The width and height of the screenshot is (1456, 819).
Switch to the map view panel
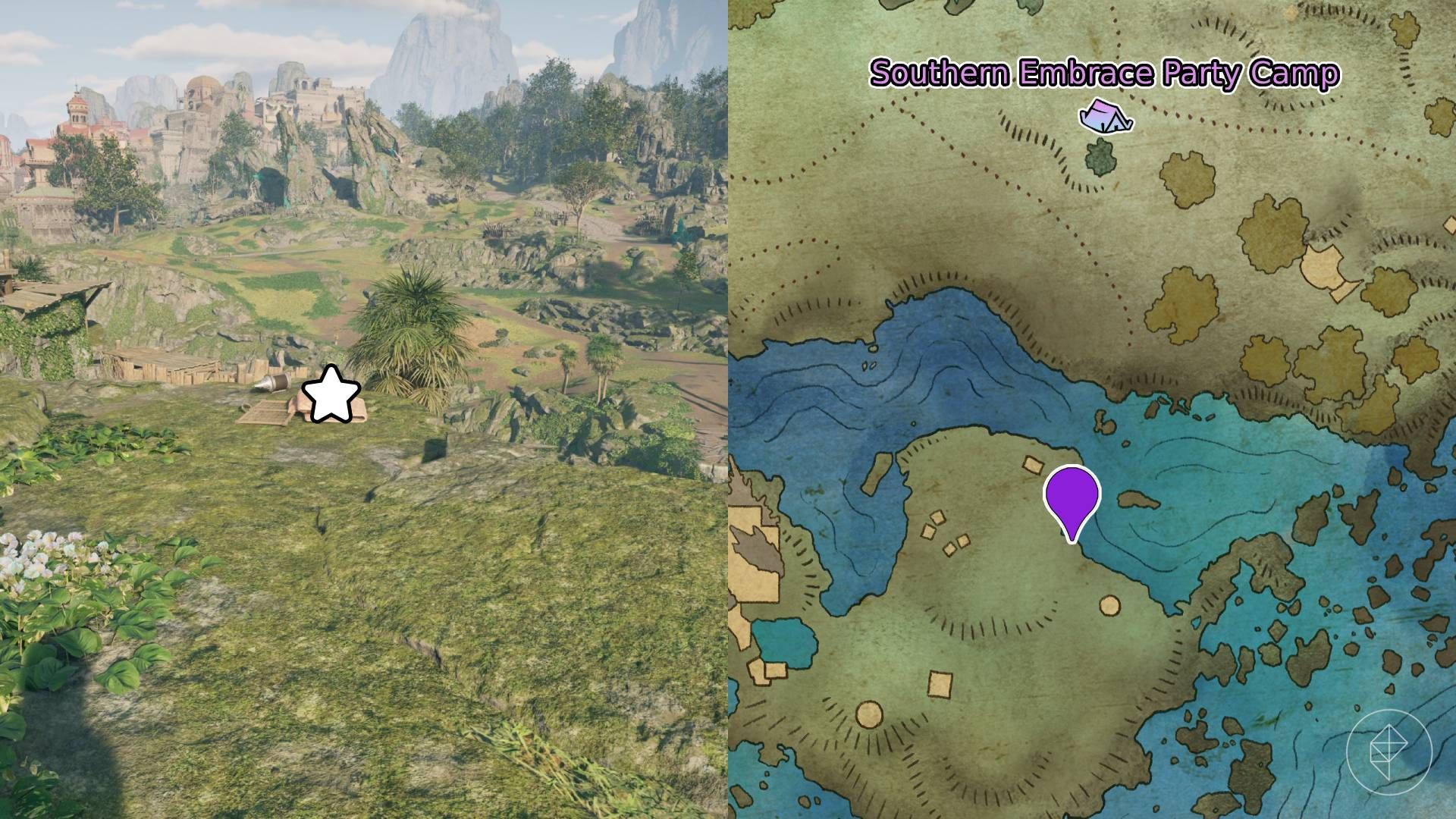coord(1092,409)
